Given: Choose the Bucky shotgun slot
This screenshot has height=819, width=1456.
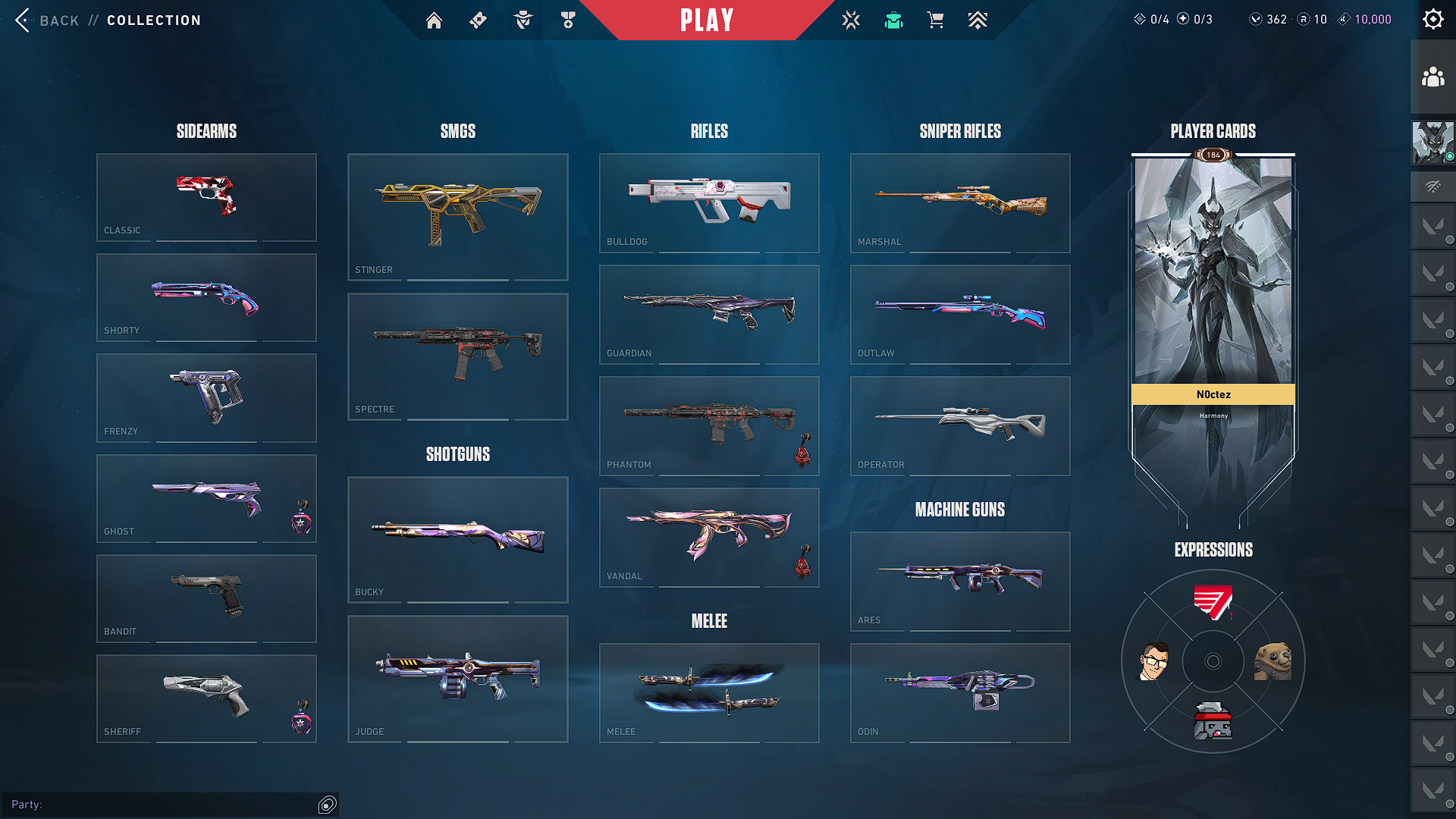Looking at the screenshot, I should pyautogui.click(x=457, y=539).
